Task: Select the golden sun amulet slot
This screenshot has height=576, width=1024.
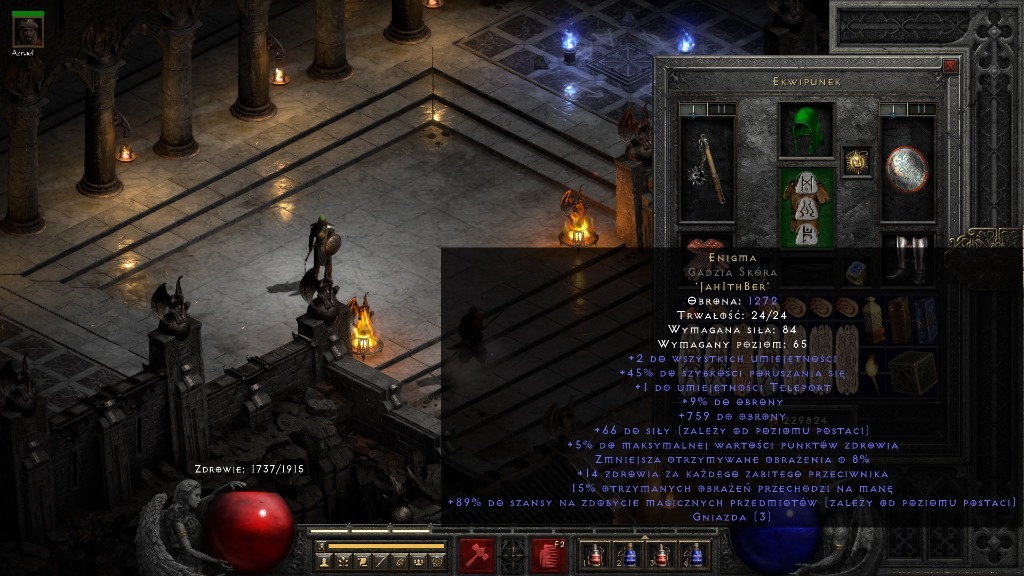Action: point(856,161)
